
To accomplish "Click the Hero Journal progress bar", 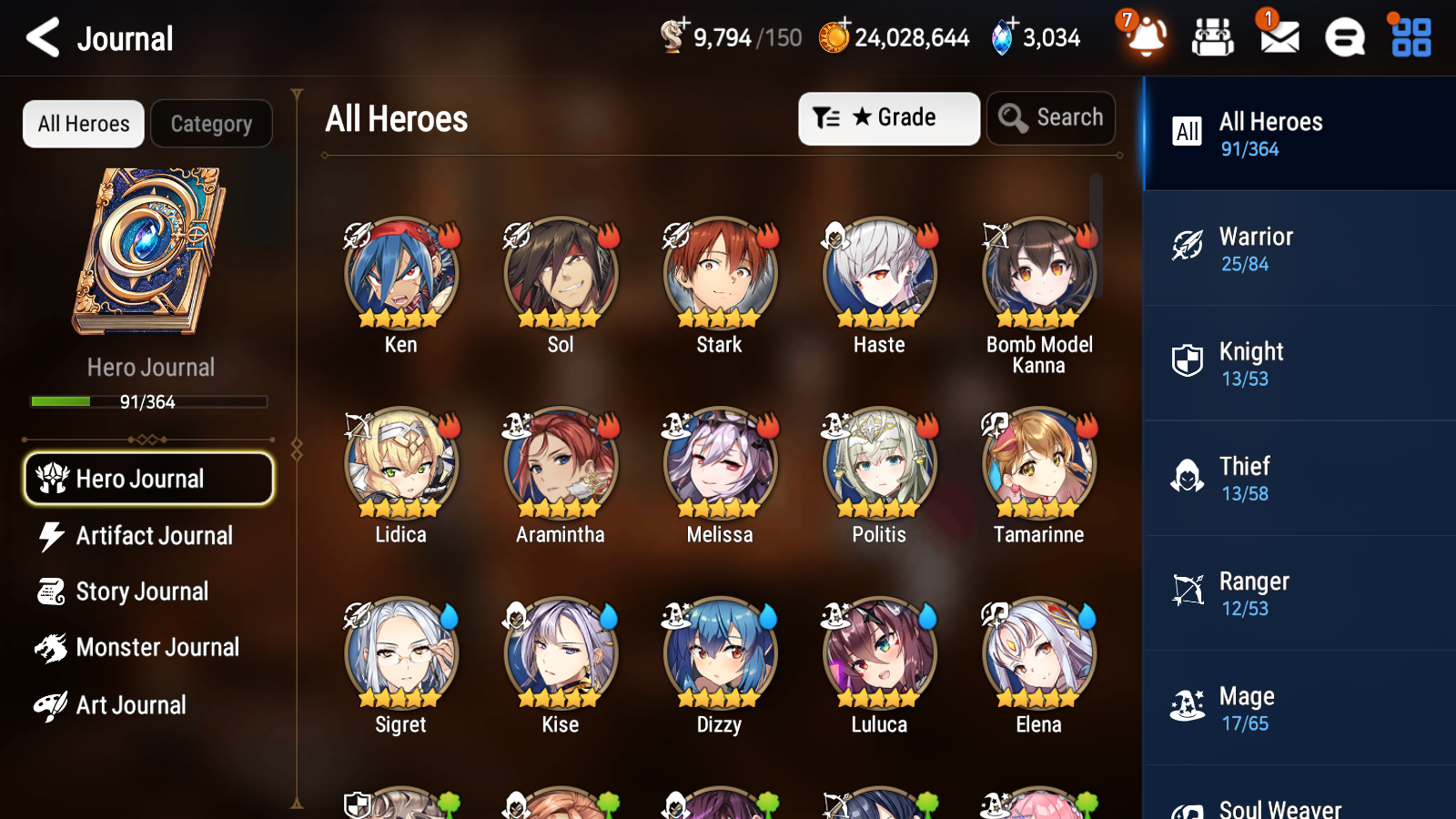I will pyautogui.click(x=148, y=401).
